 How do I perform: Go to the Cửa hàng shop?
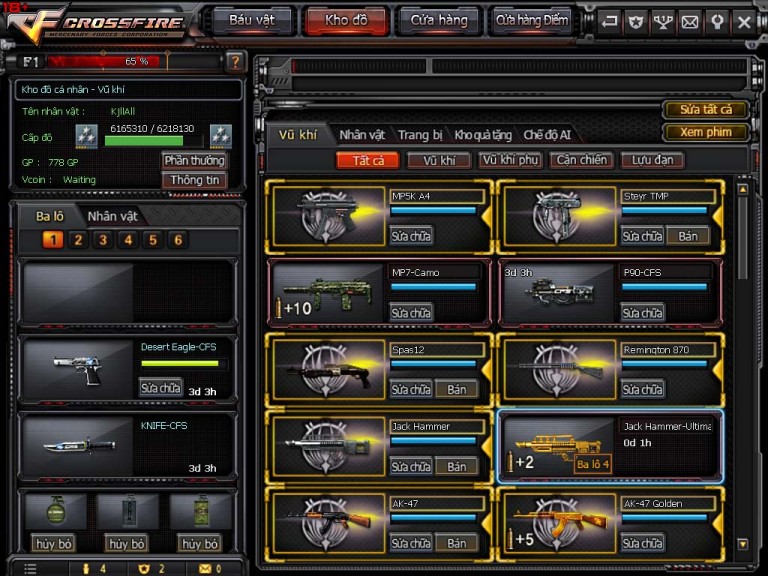click(x=438, y=20)
